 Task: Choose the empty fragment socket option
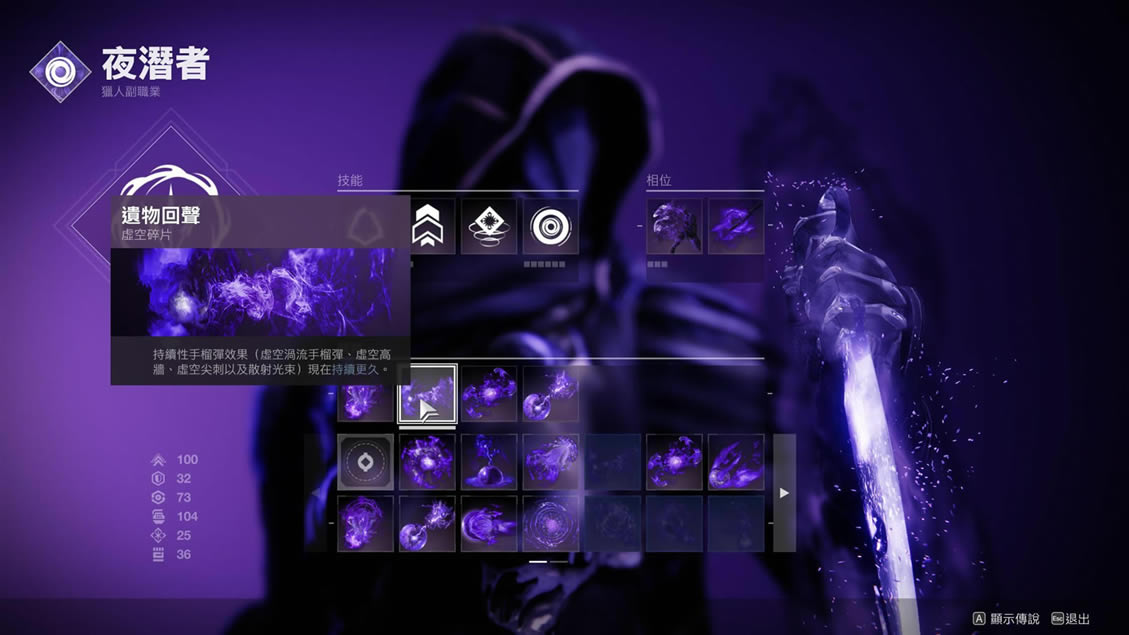(366, 462)
